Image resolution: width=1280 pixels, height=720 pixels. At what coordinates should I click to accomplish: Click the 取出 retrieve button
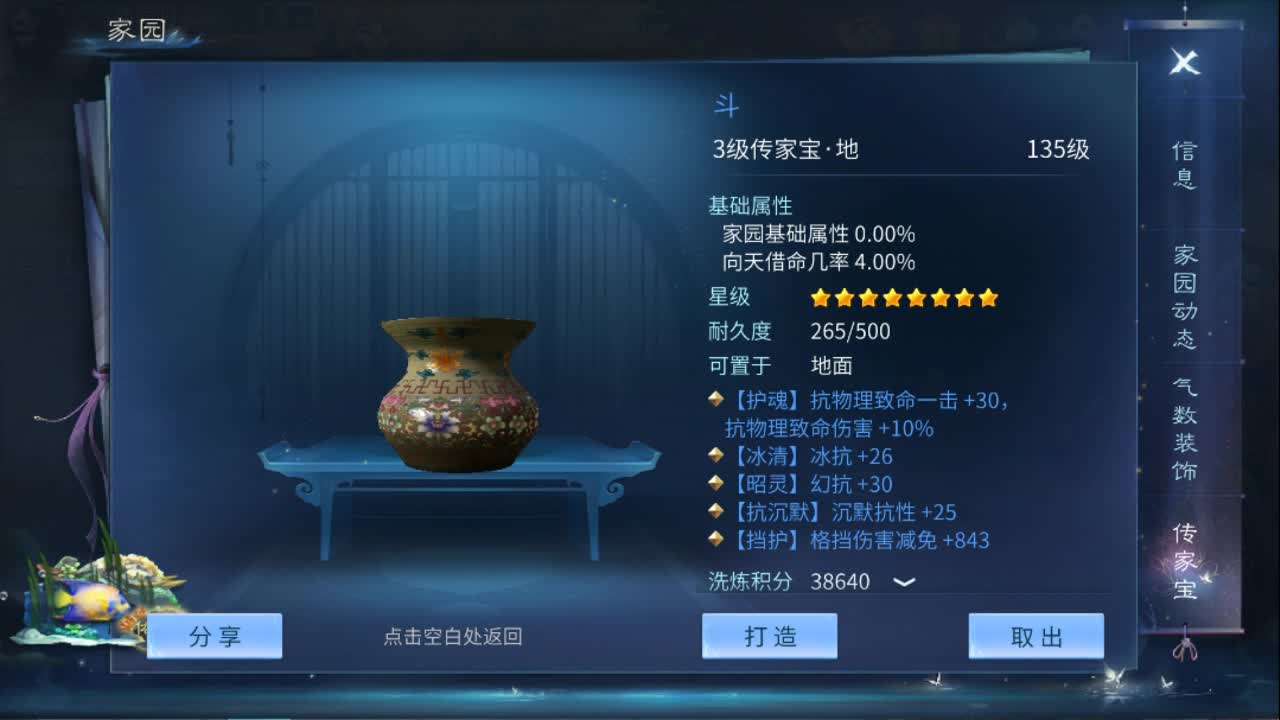[x=1037, y=636]
